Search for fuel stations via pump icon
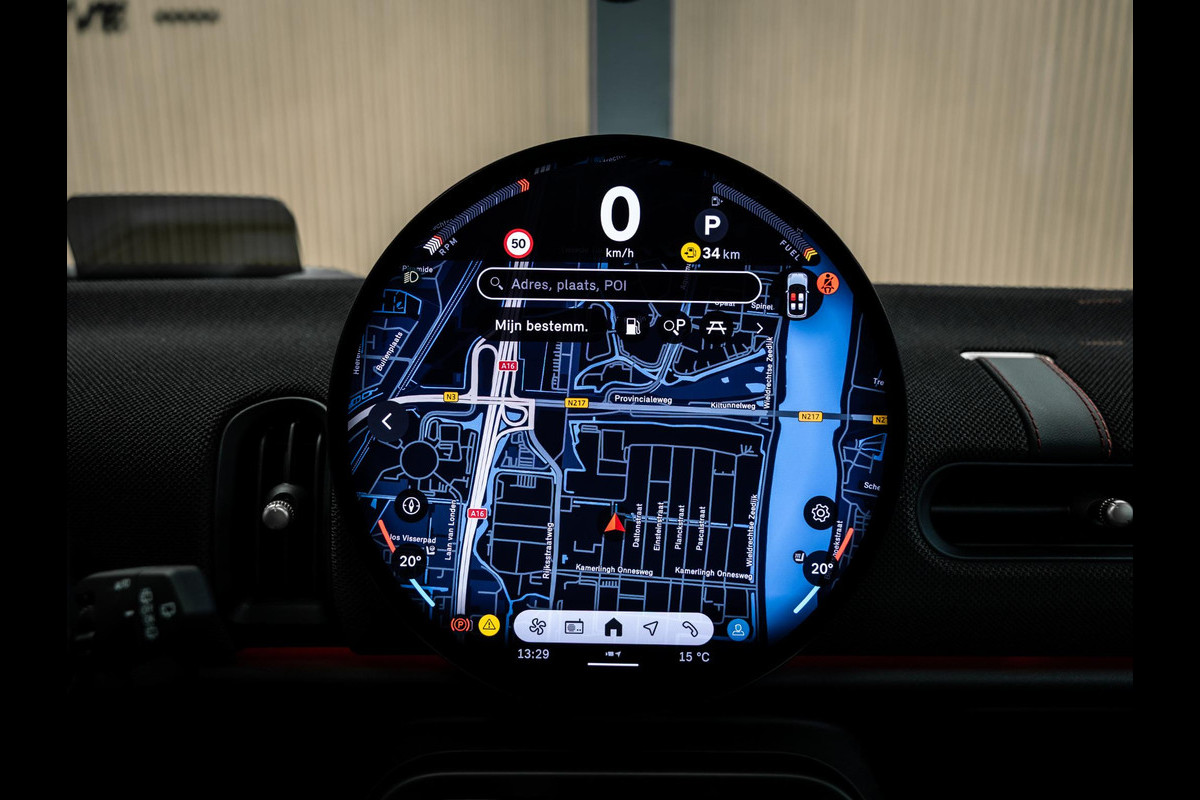The height and width of the screenshot is (800, 1200). 632,326
